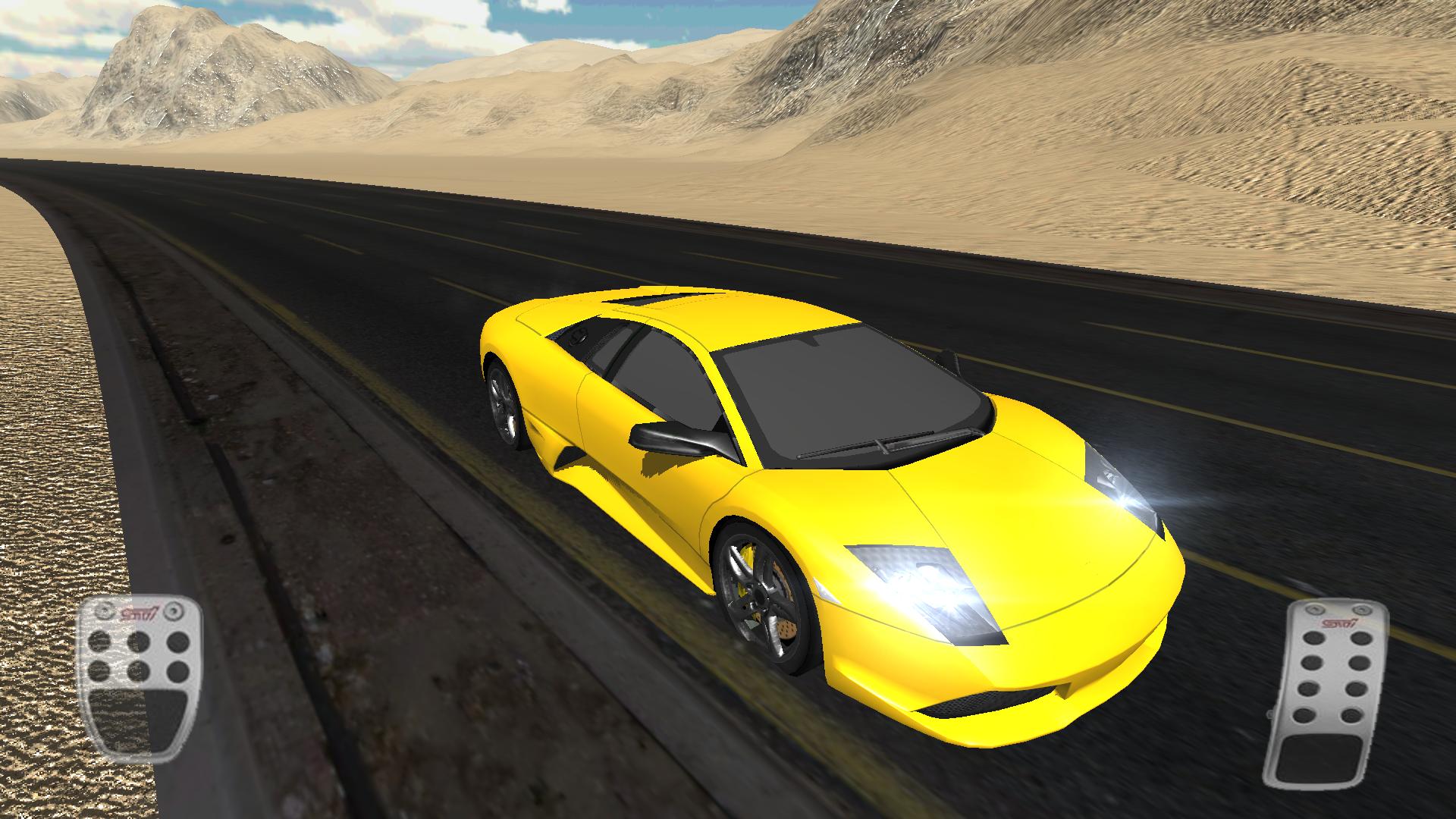Tap the STI logo on the gas pedal
The width and height of the screenshot is (1456, 819).
[1339, 622]
